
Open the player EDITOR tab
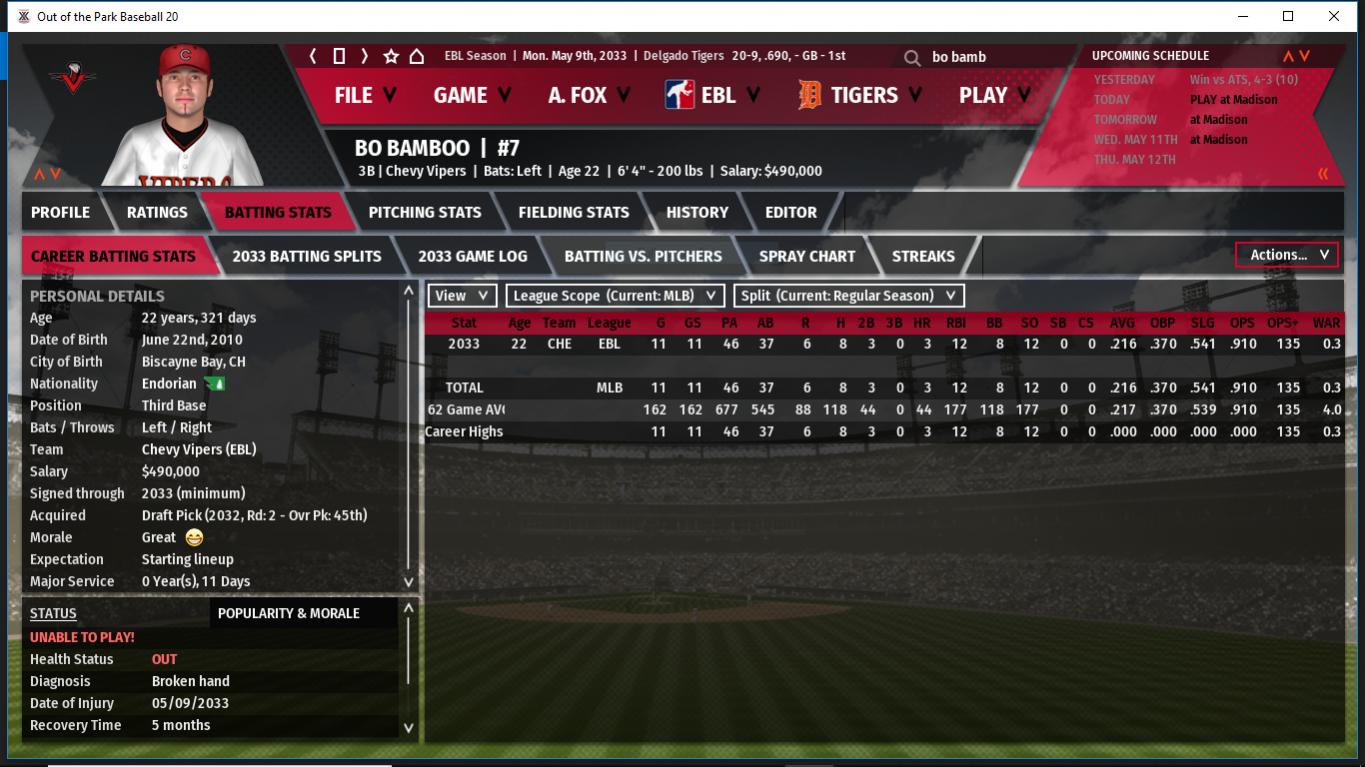click(791, 212)
